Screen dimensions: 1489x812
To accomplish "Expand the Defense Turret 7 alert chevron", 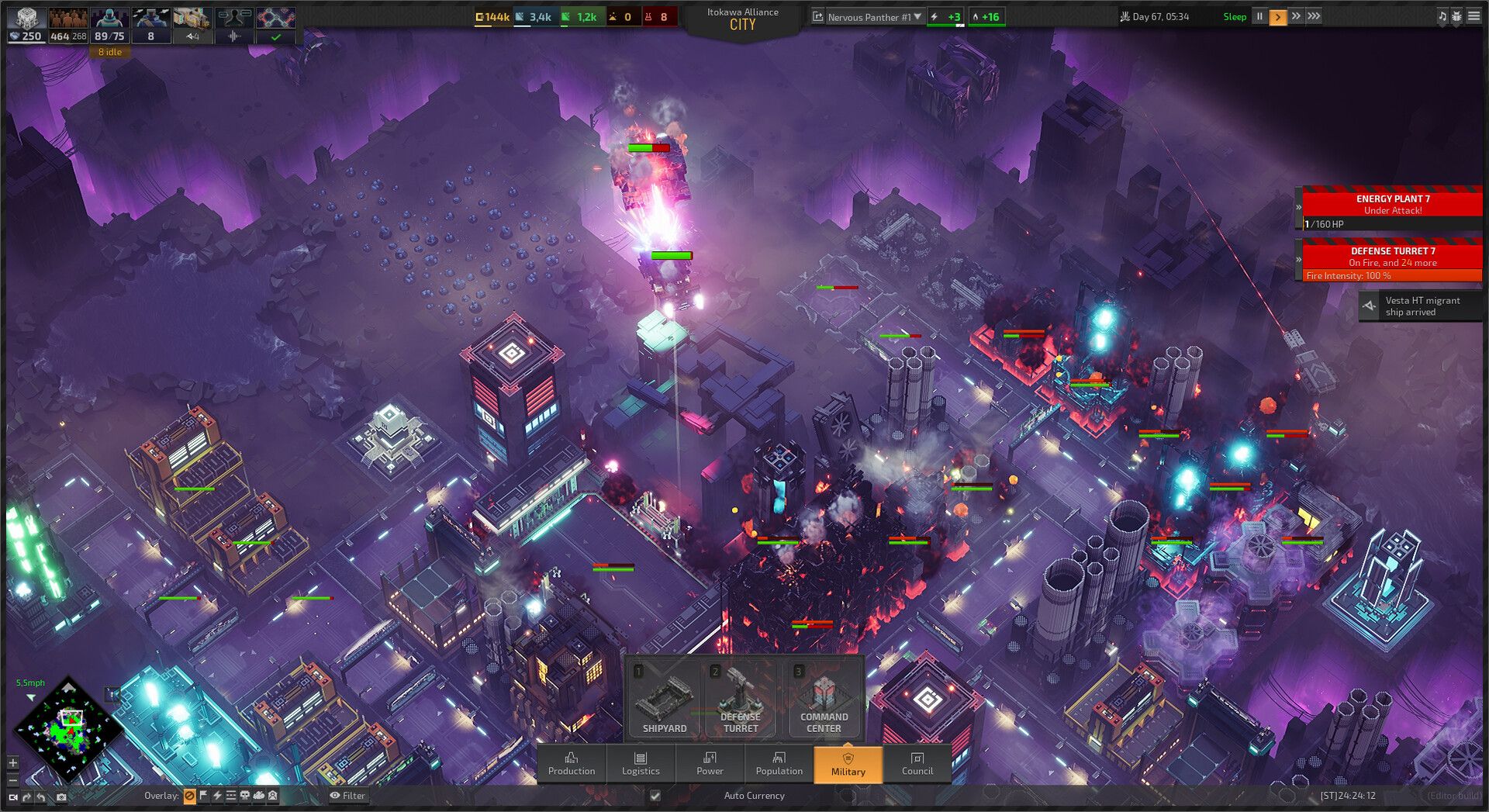I will click(1299, 258).
